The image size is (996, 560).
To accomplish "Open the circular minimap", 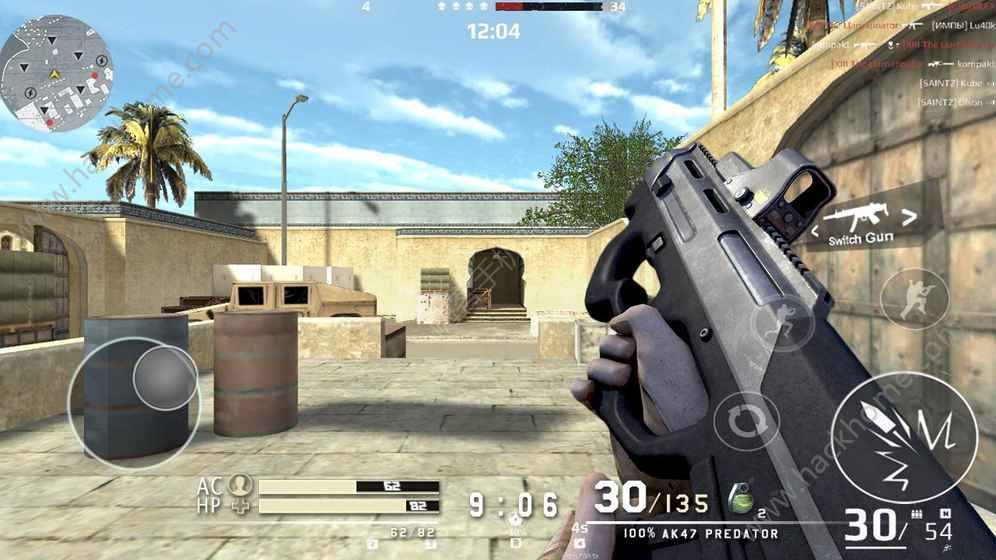I will (x=56, y=73).
